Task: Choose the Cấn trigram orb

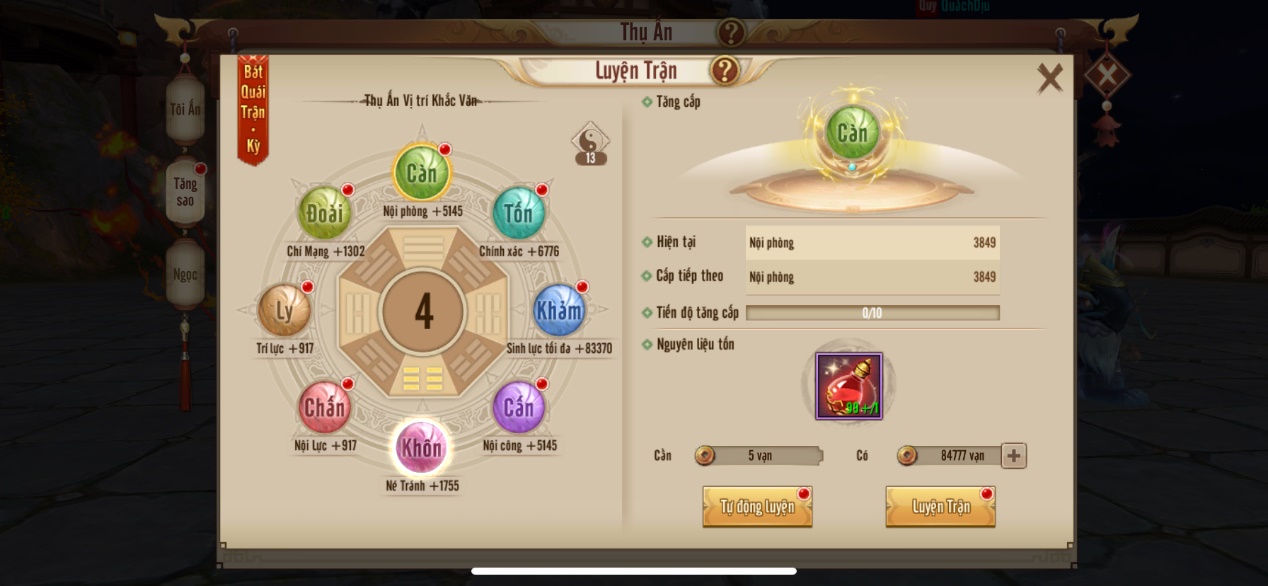Action: [x=518, y=407]
